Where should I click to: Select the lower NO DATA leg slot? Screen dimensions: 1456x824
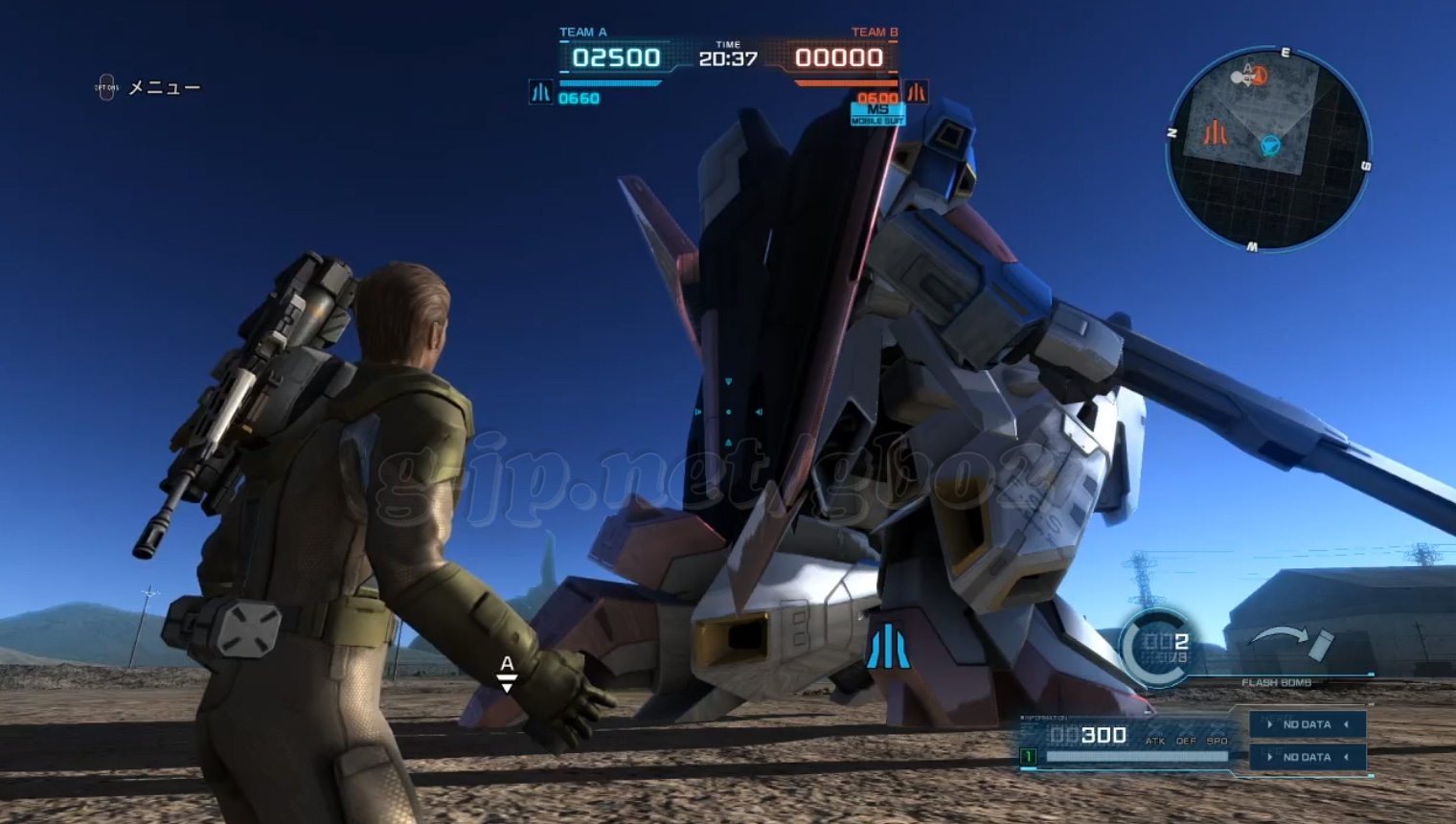pyautogui.click(x=1308, y=757)
